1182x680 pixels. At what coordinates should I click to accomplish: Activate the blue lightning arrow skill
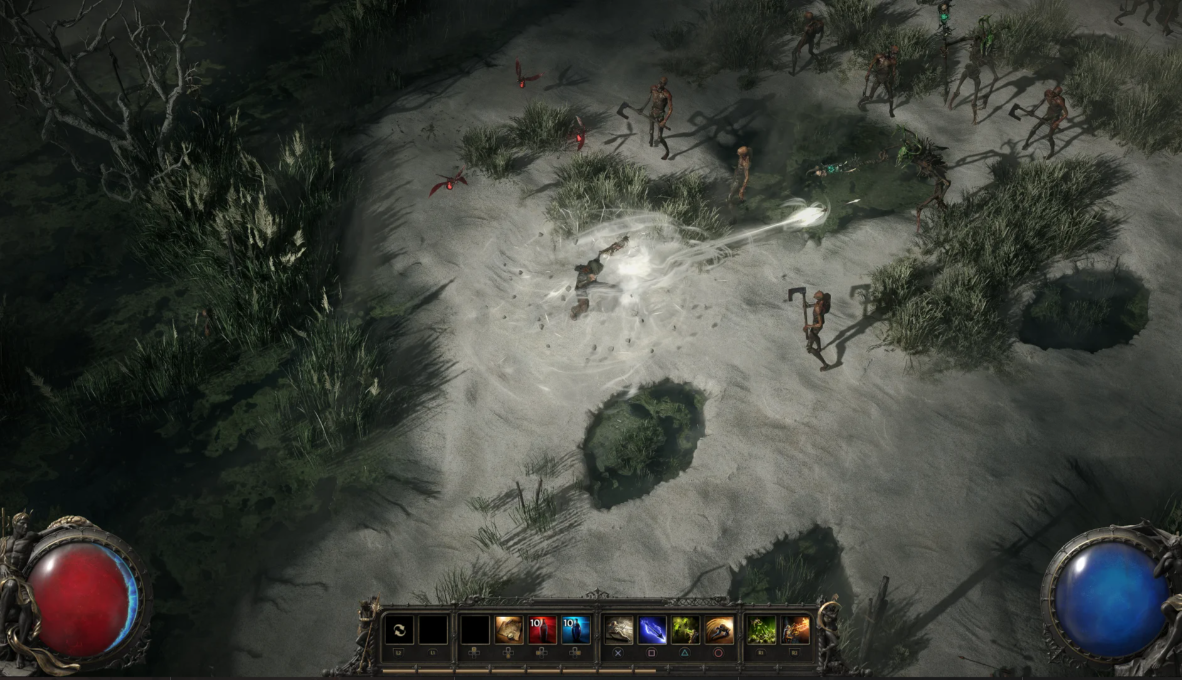click(652, 629)
